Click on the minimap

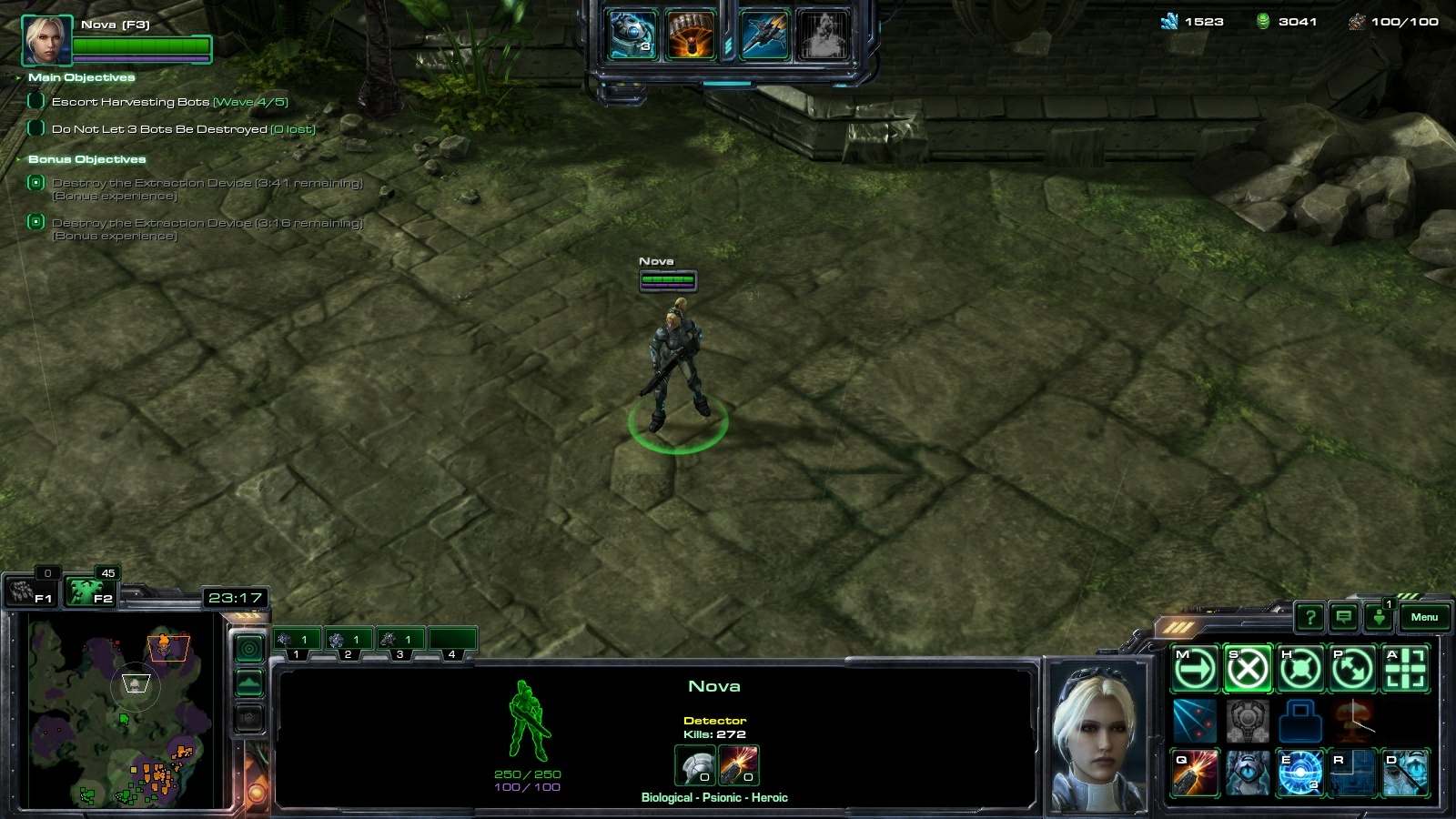118,710
